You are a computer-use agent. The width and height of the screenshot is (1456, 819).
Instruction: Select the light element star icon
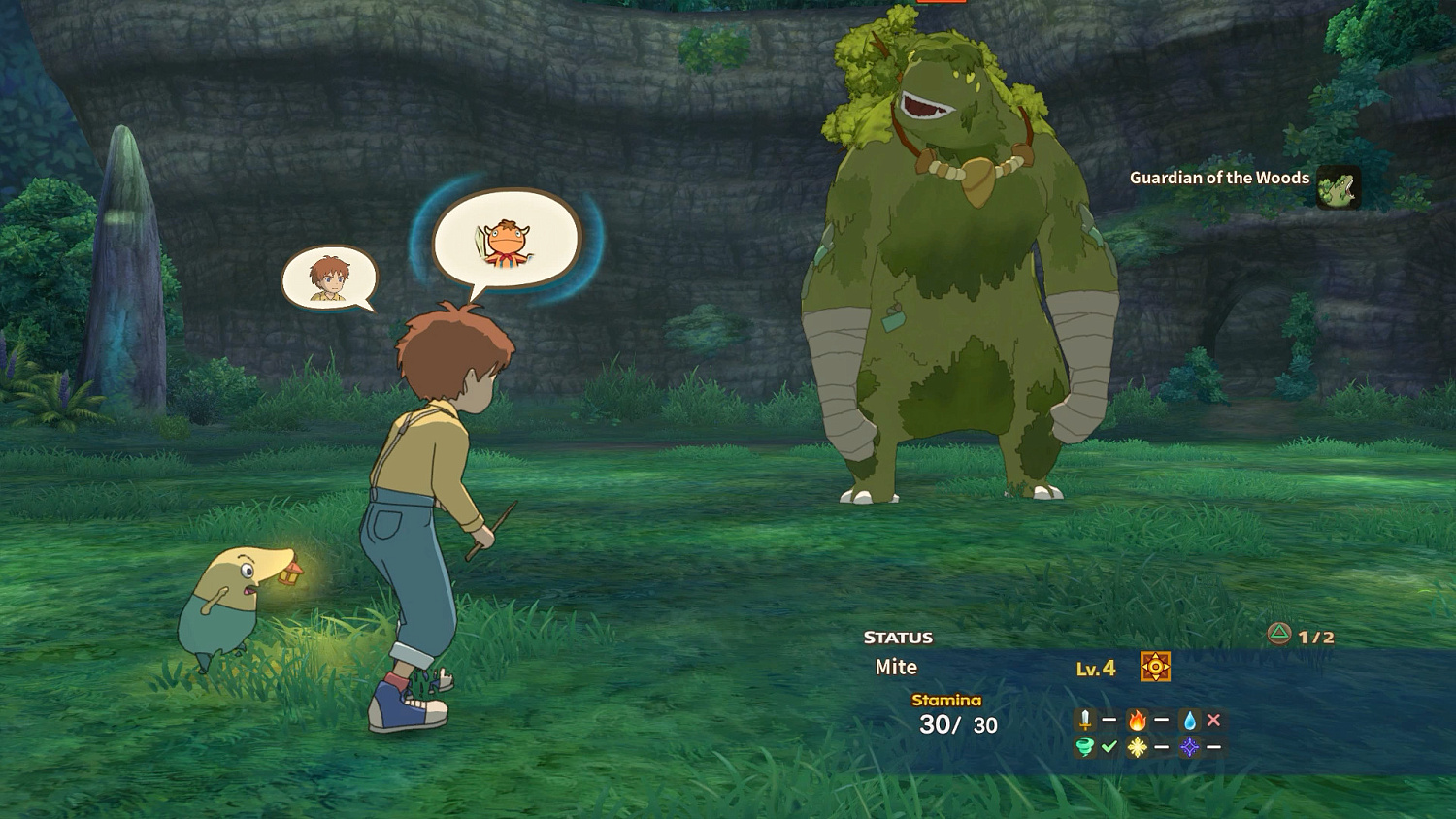coord(1138,746)
